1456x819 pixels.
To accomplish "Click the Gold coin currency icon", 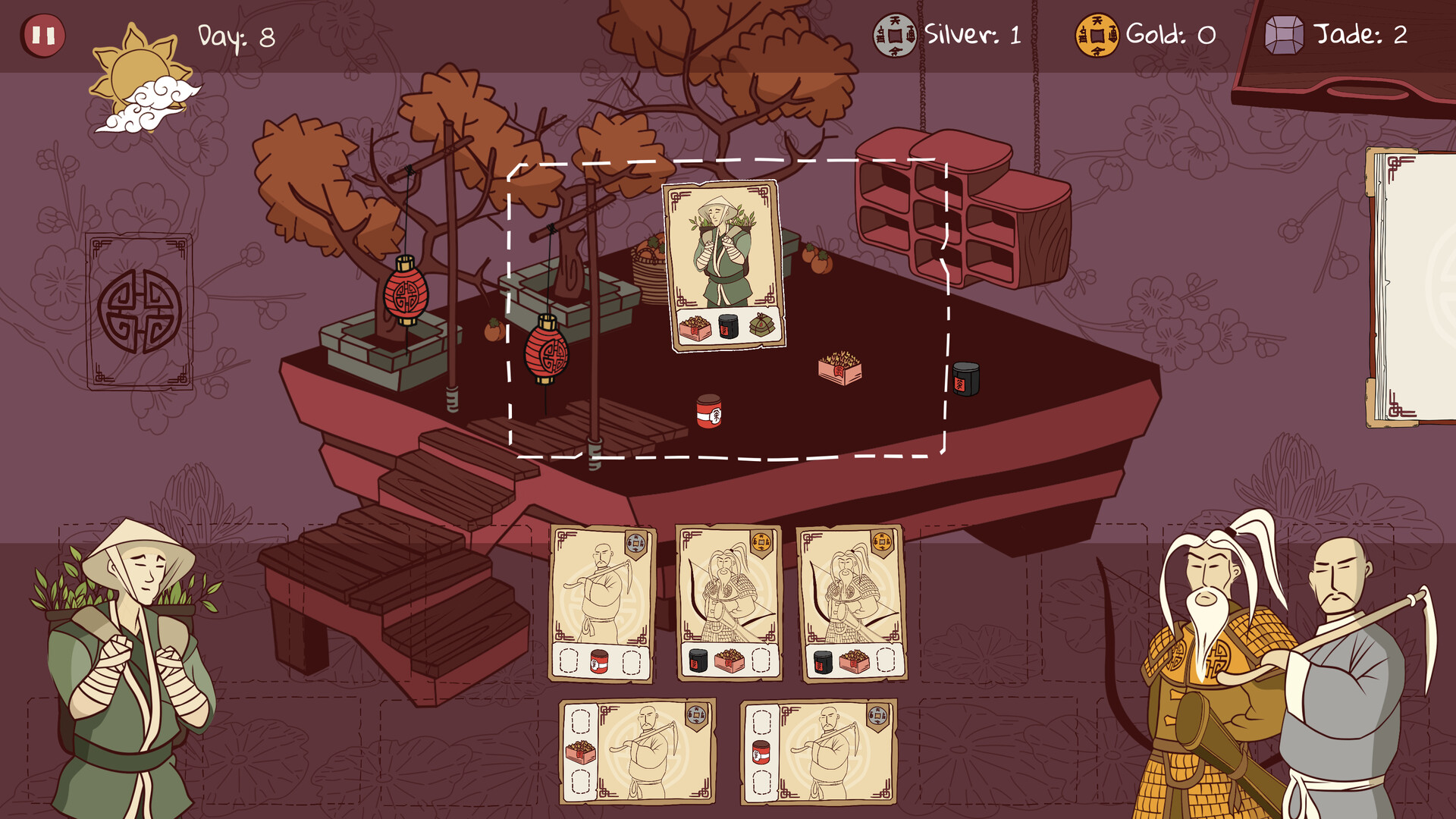I will [1098, 33].
